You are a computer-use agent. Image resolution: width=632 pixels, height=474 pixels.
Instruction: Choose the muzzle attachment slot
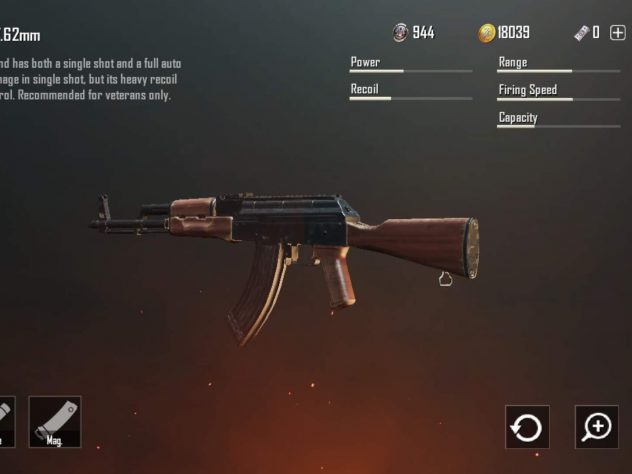point(5,421)
